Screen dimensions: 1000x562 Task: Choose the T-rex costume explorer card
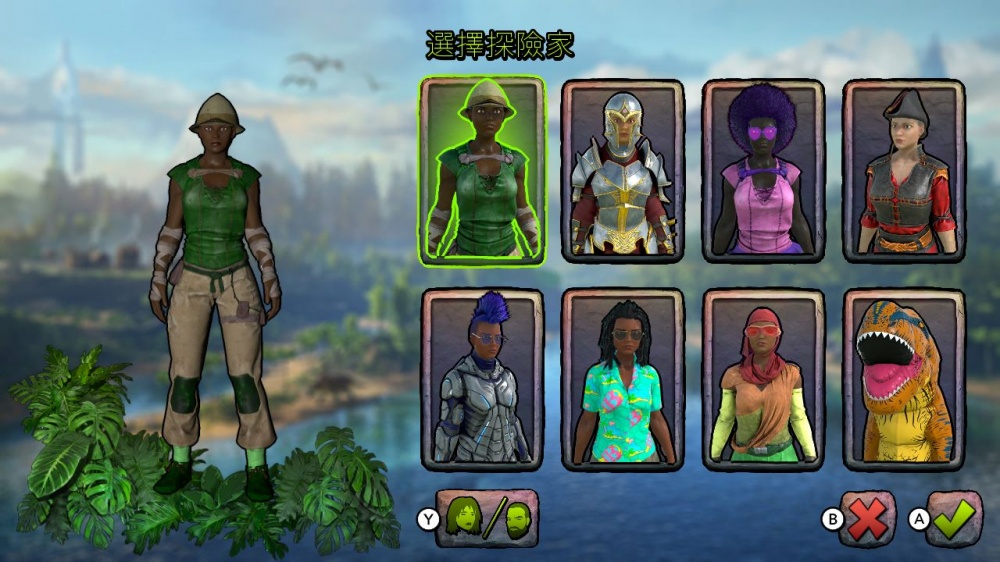tap(904, 379)
